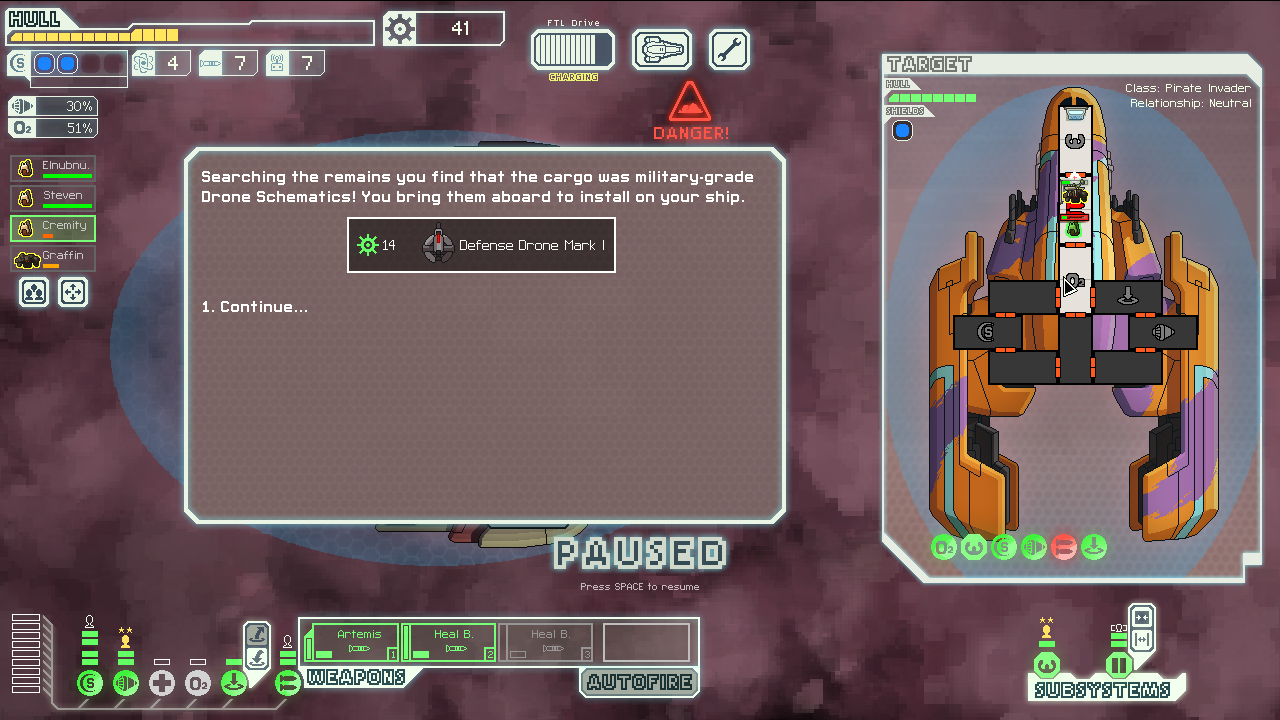The width and height of the screenshot is (1280, 720).
Task: Click the open all doors button
Action: pos(1141,640)
